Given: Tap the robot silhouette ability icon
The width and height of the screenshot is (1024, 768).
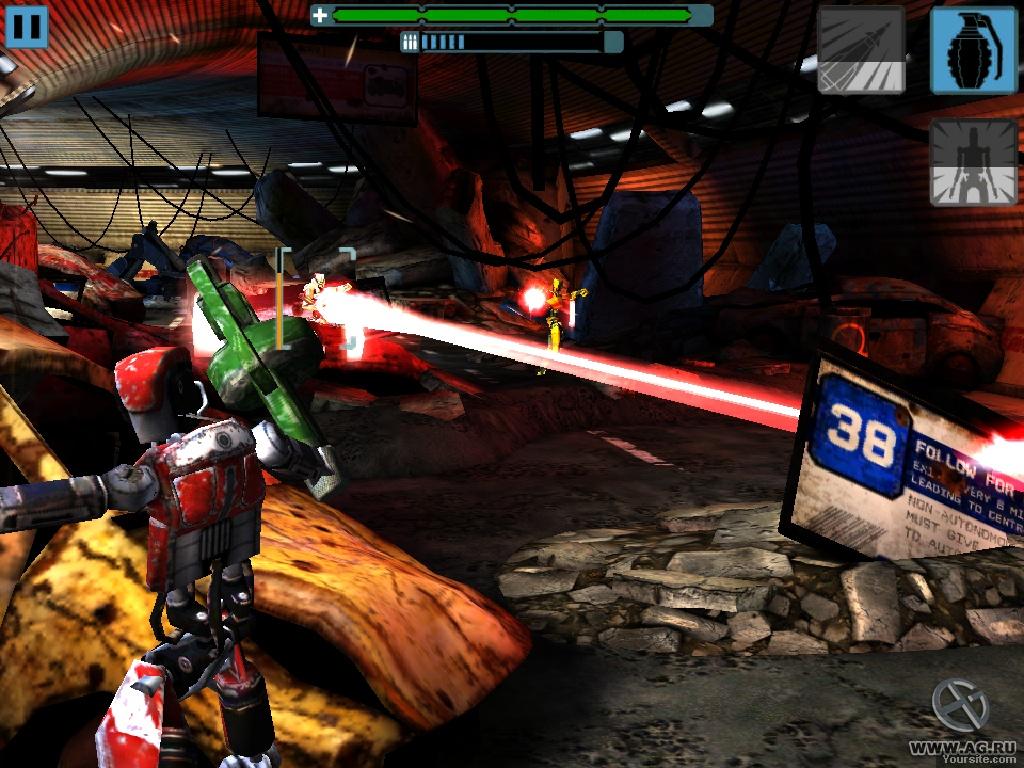Looking at the screenshot, I should tap(974, 162).
